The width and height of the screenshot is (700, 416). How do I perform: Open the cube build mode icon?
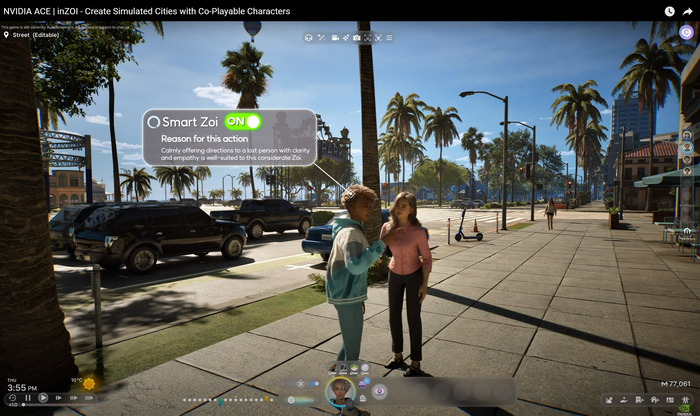[x=309, y=37]
